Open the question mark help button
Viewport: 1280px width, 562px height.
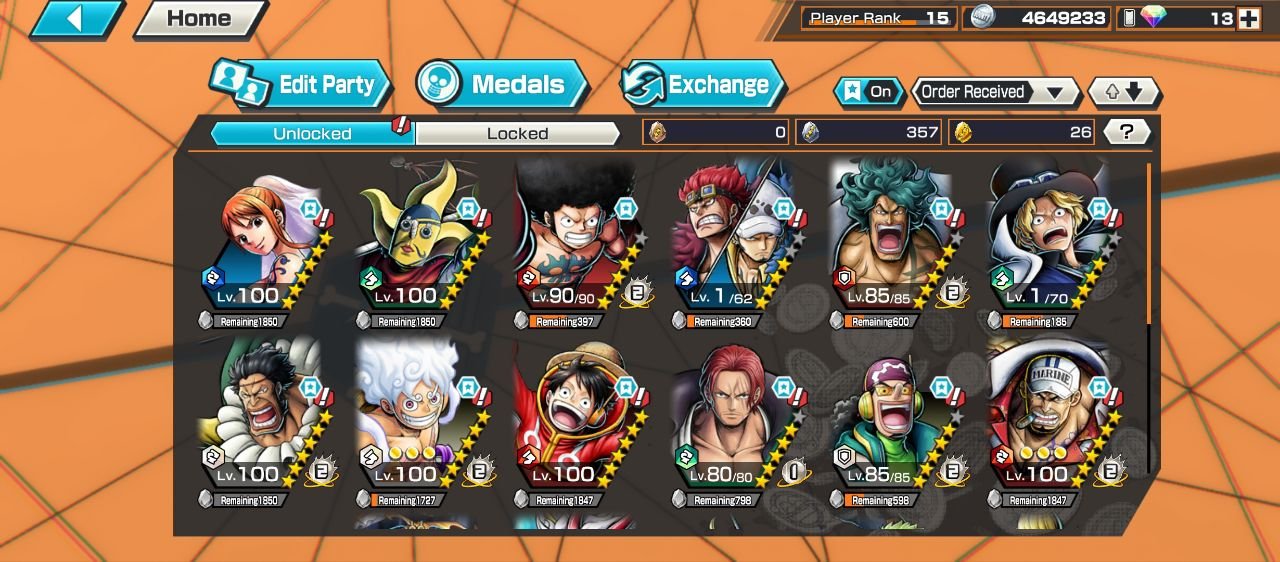[x=1128, y=132]
